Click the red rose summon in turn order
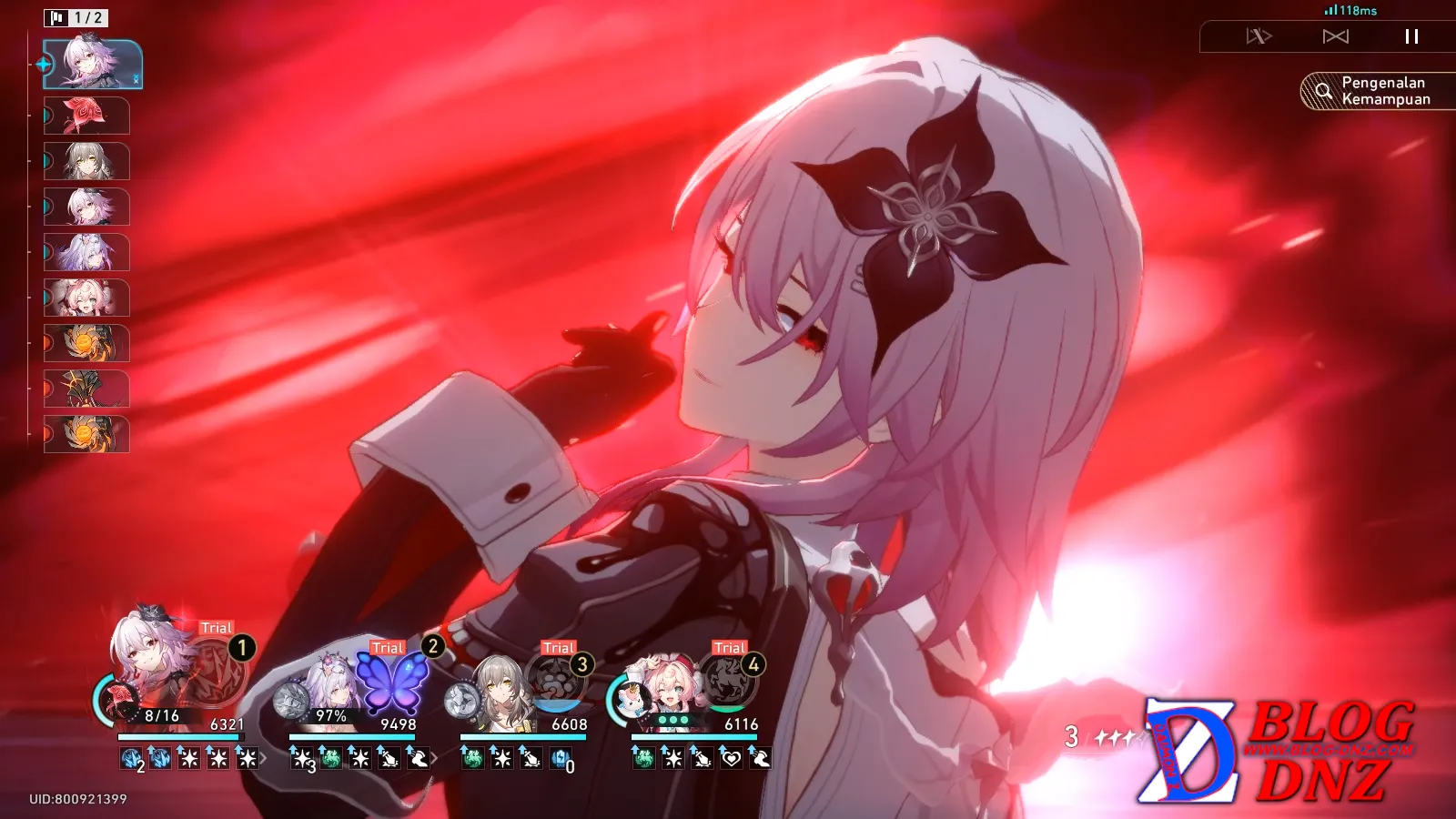The width and height of the screenshot is (1456, 819). pos(86,116)
